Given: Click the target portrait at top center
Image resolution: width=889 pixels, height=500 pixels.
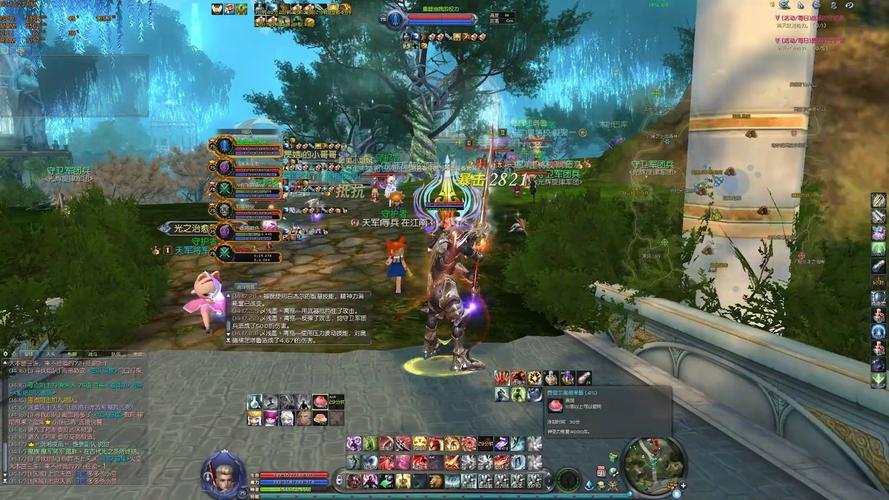Looking at the screenshot, I should tap(397, 19).
